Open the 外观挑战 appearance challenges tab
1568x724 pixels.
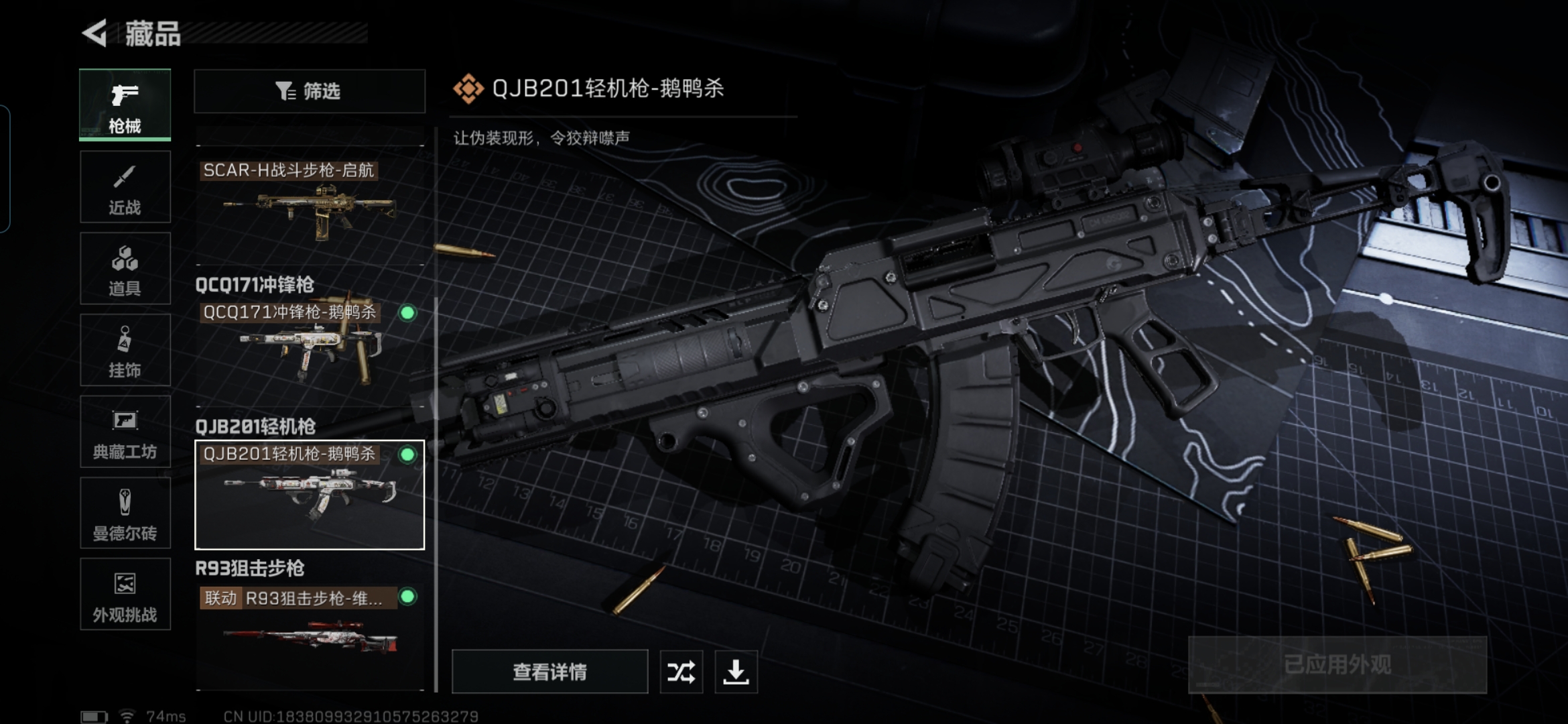click(125, 595)
